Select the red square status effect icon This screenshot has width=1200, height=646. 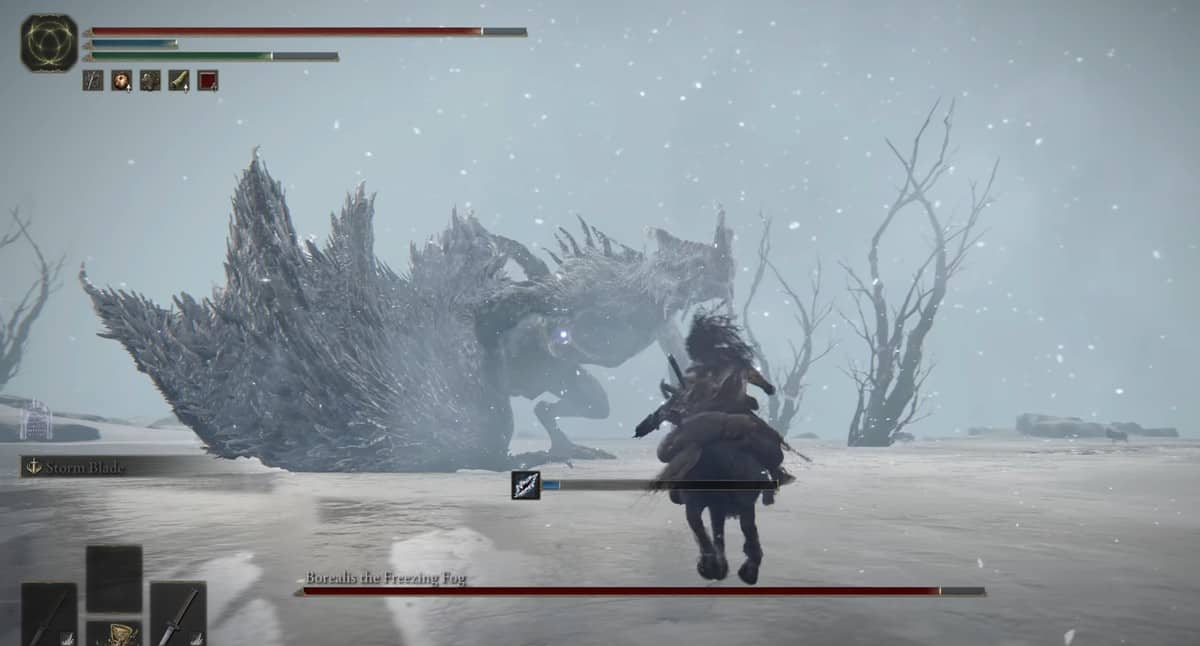coord(207,81)
